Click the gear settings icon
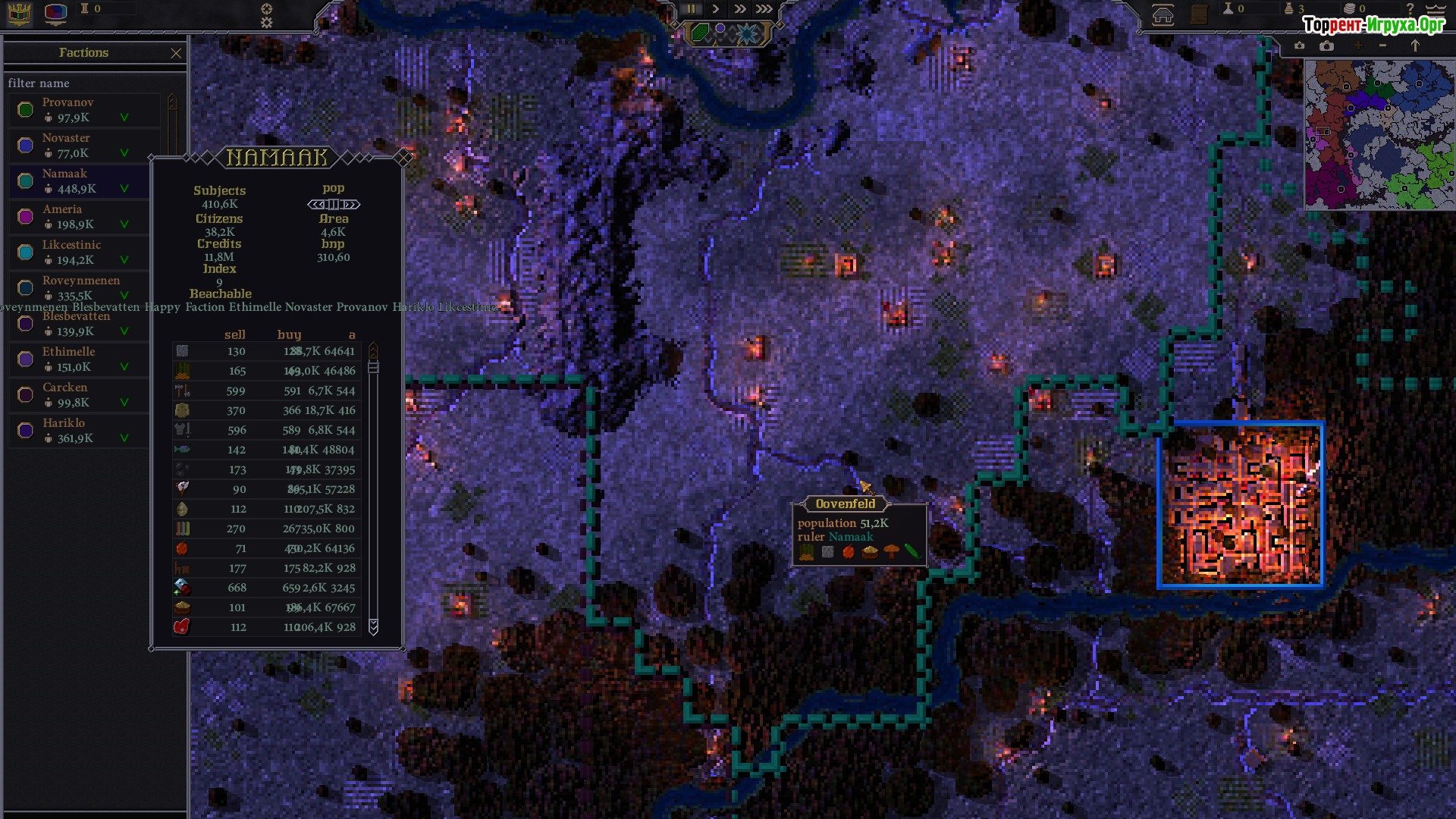The height and width of the screenshot is (819, 1456). [266, 15]
